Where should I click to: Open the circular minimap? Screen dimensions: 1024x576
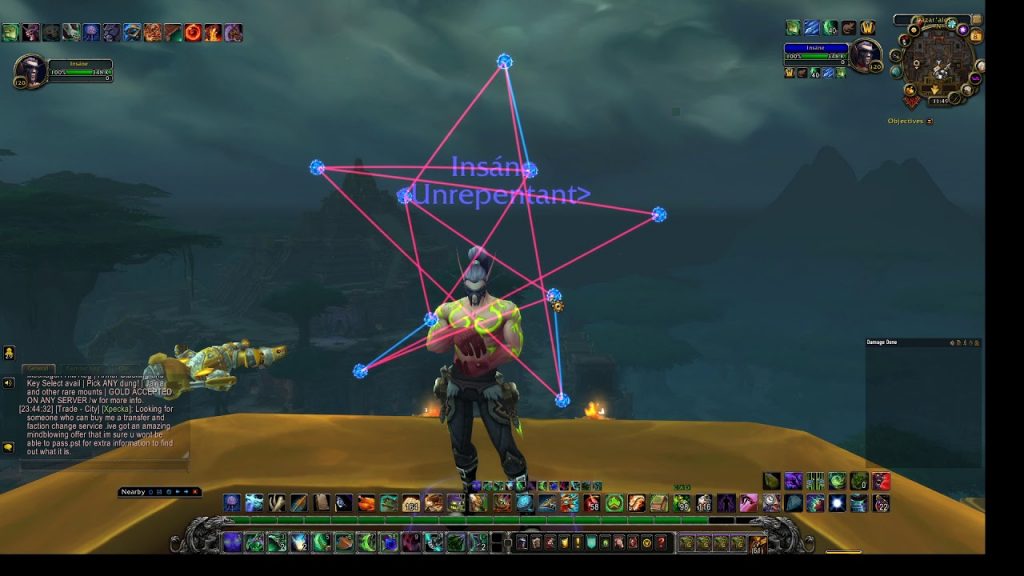pos(937,63)
